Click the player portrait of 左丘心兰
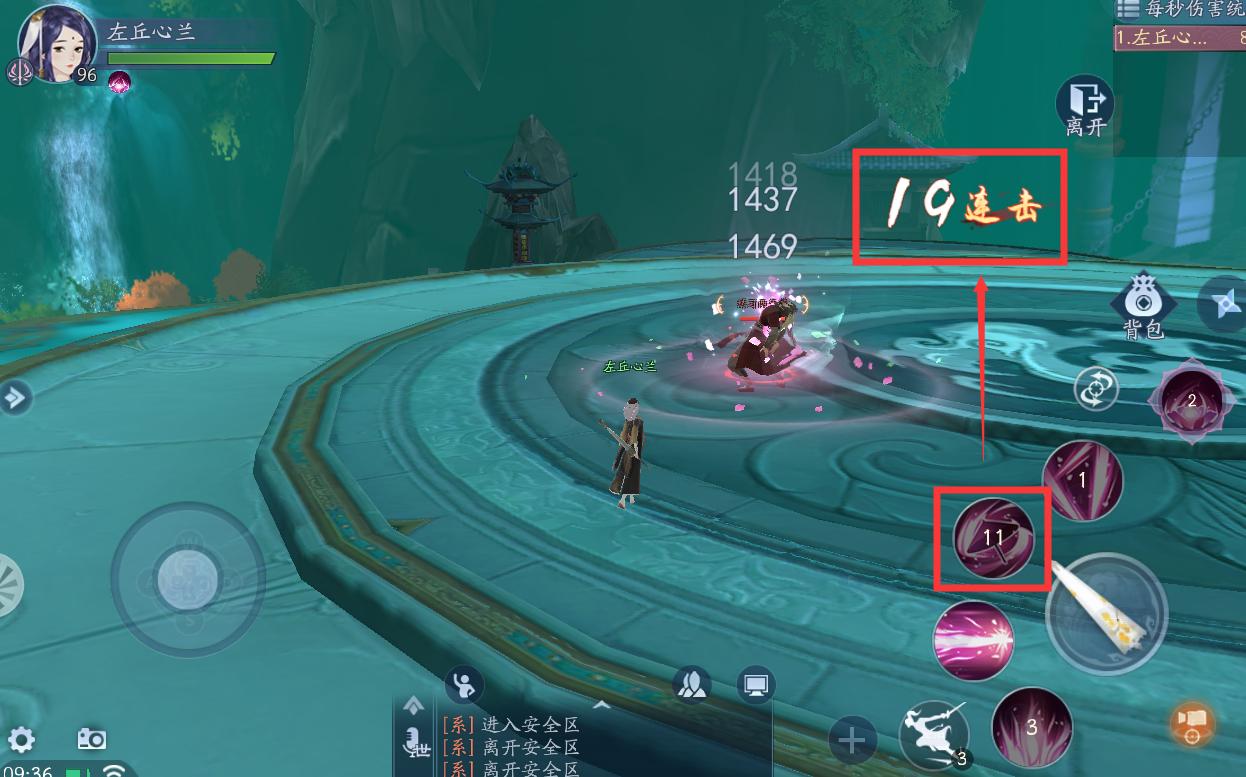The width and height of the screenshot is (1246, 777). [x=55, y=44]
